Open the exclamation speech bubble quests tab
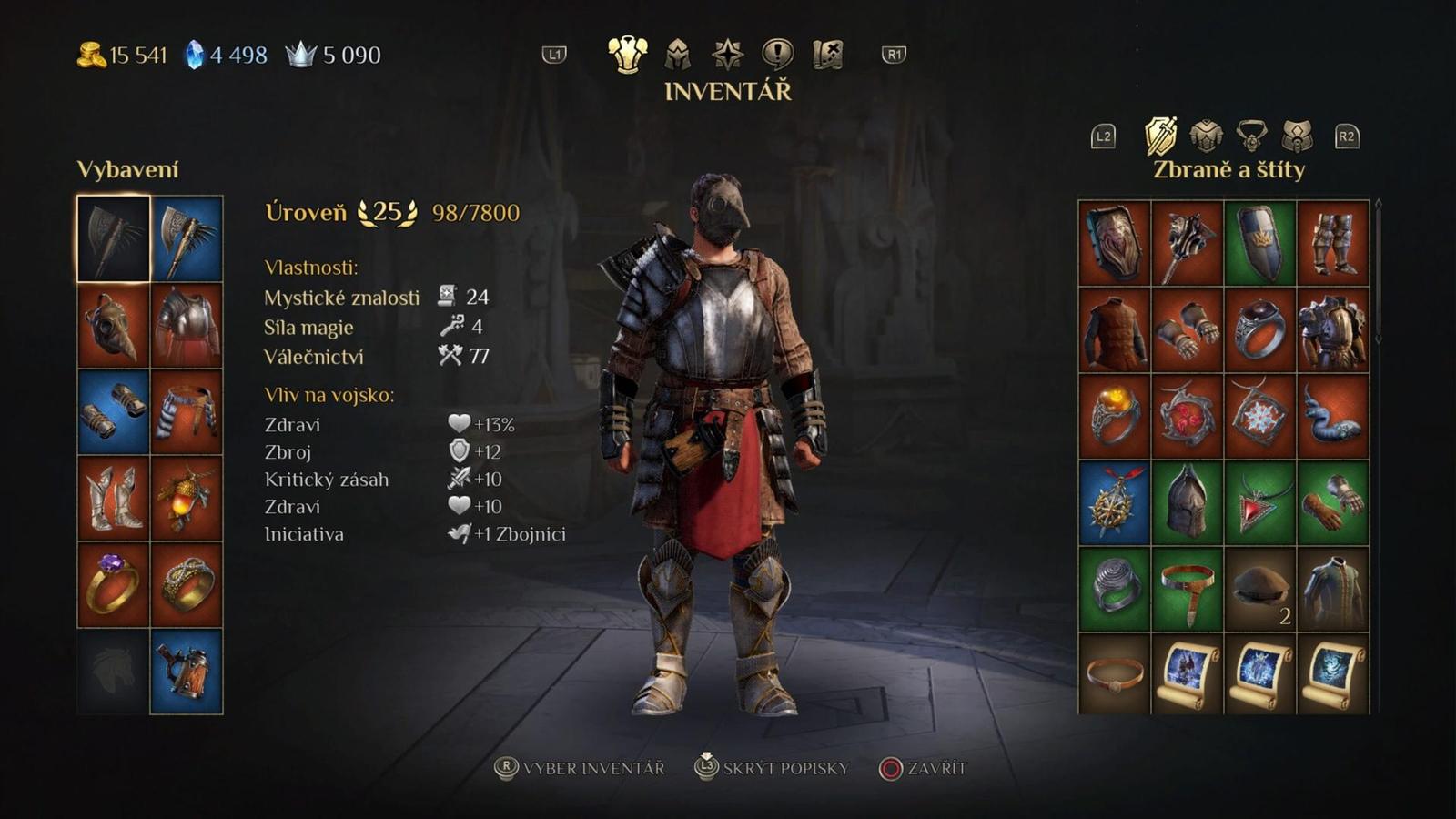This screenshot has width=1456, height=819. click(x=776, y=56)
